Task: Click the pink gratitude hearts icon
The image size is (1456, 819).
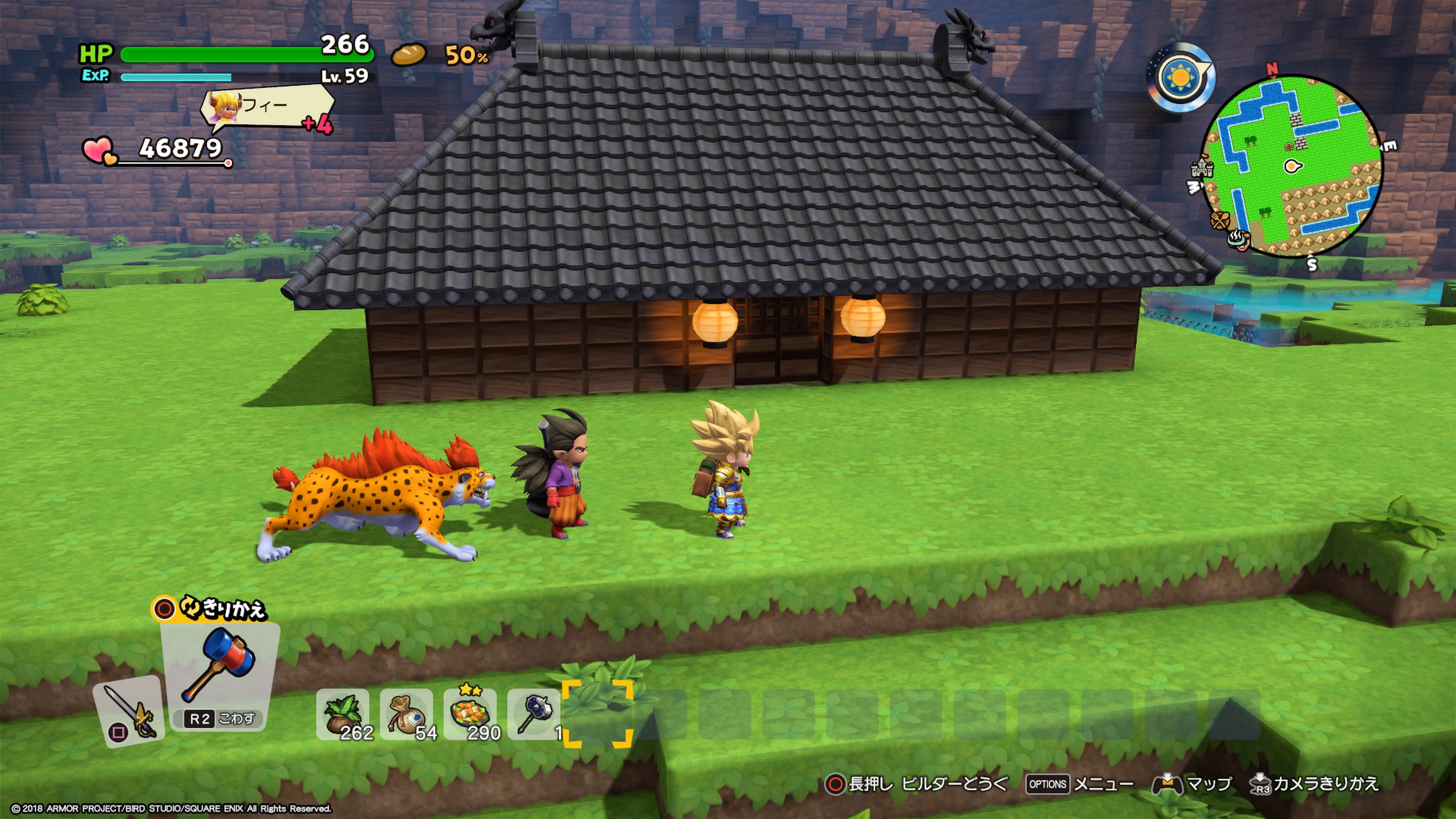Action: coord(99,151)
